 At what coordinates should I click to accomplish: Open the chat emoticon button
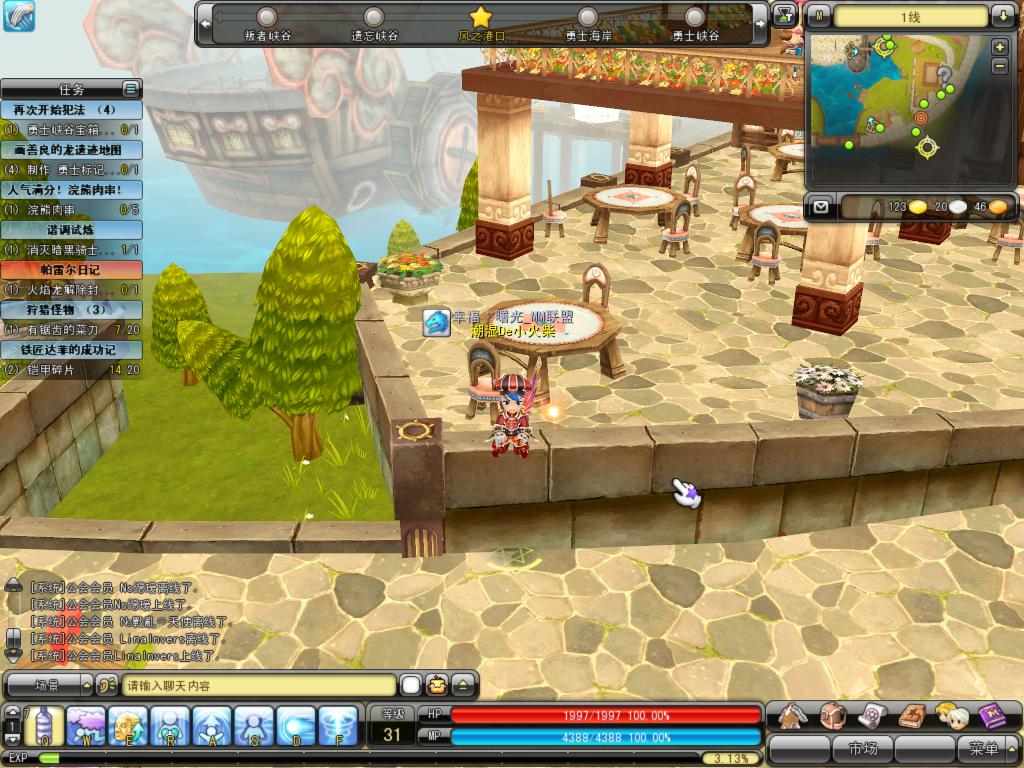point(436,686)
